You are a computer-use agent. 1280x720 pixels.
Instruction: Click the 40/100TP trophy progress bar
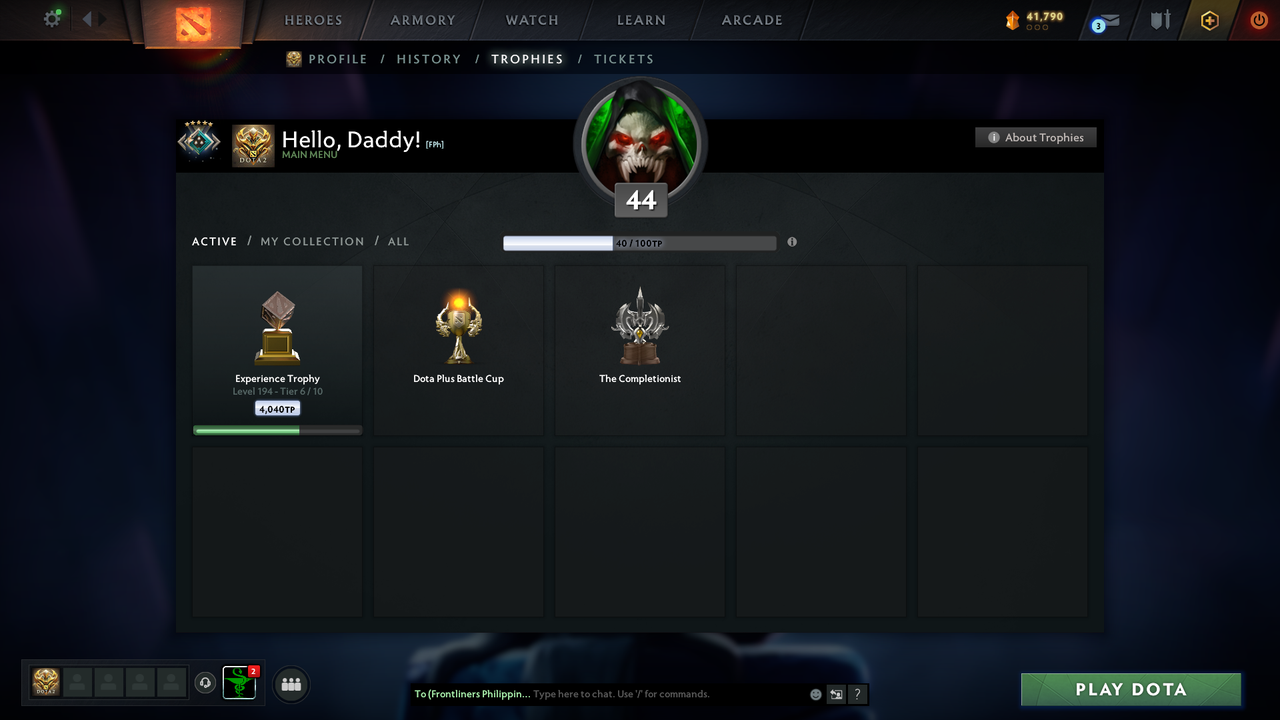(x=640, y=242)
